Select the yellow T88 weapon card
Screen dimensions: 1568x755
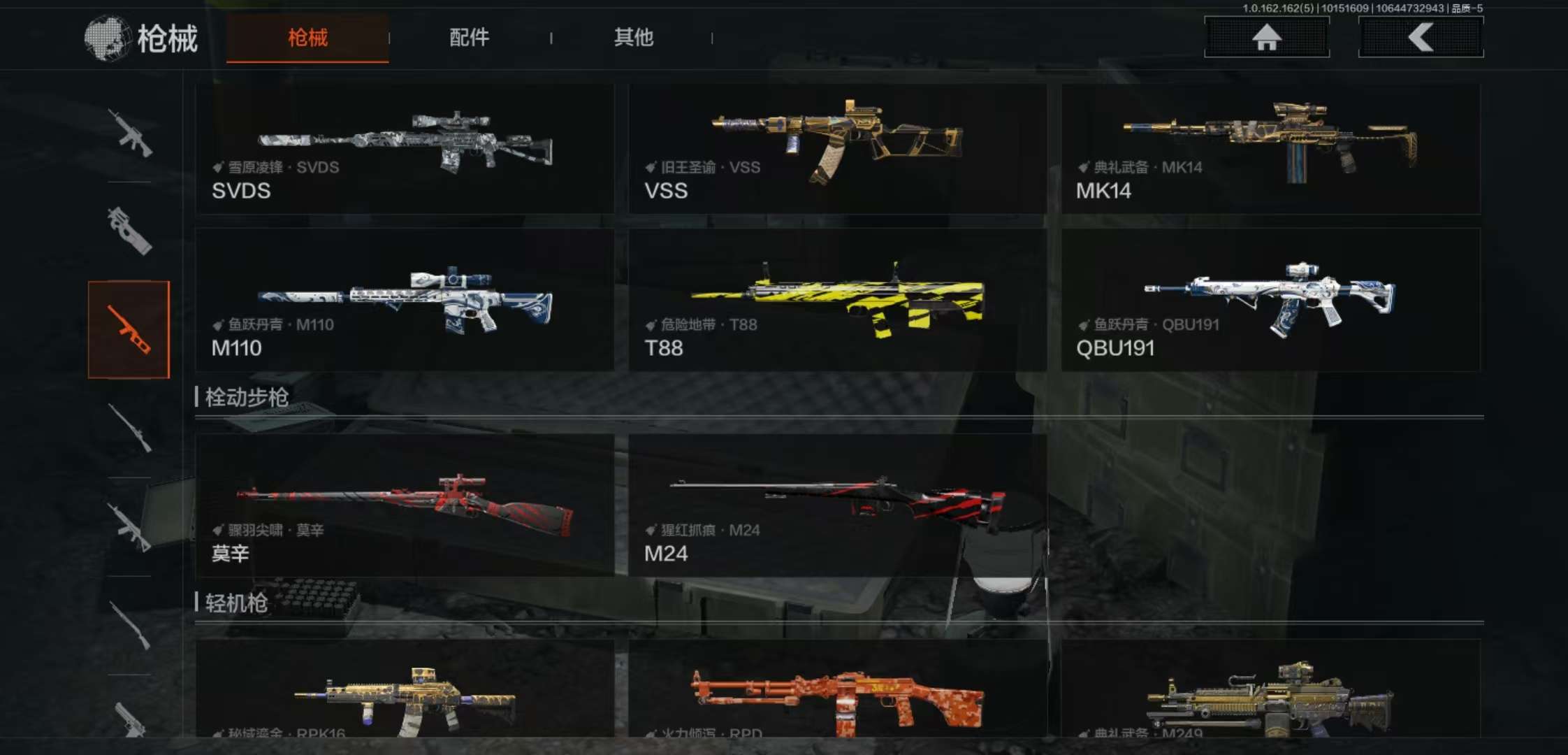point(837,299)
